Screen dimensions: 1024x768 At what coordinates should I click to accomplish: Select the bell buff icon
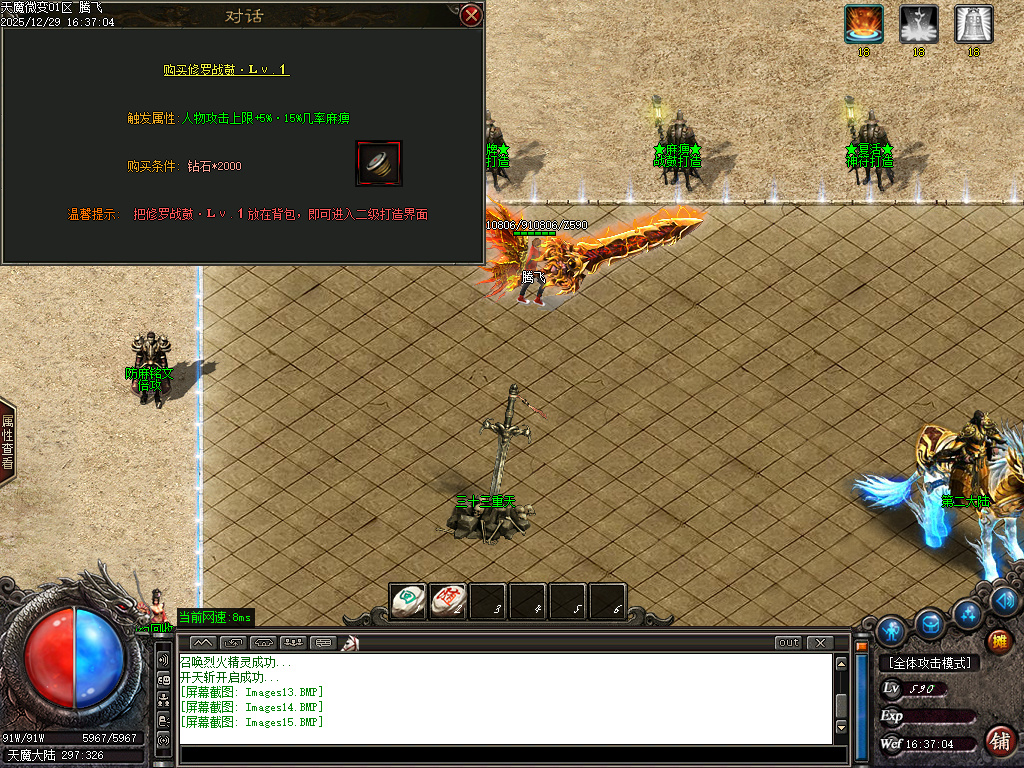click(973, 24)
